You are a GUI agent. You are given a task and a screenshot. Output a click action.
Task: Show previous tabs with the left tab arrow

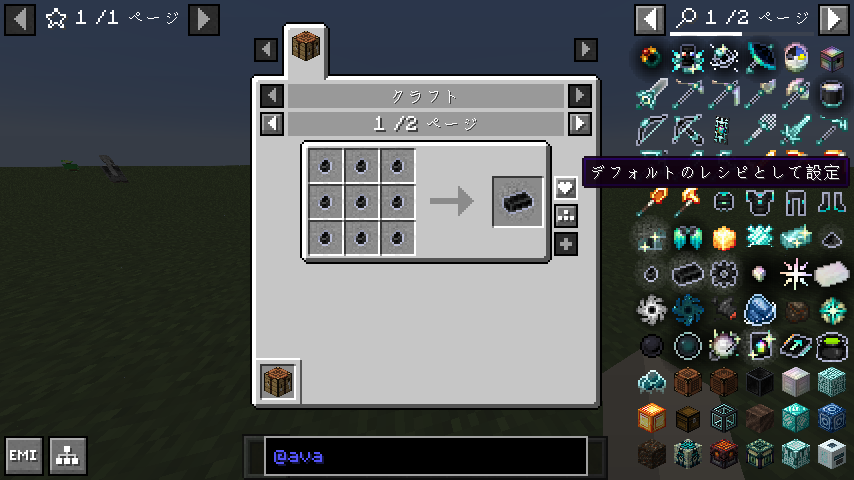click(266, 49)
